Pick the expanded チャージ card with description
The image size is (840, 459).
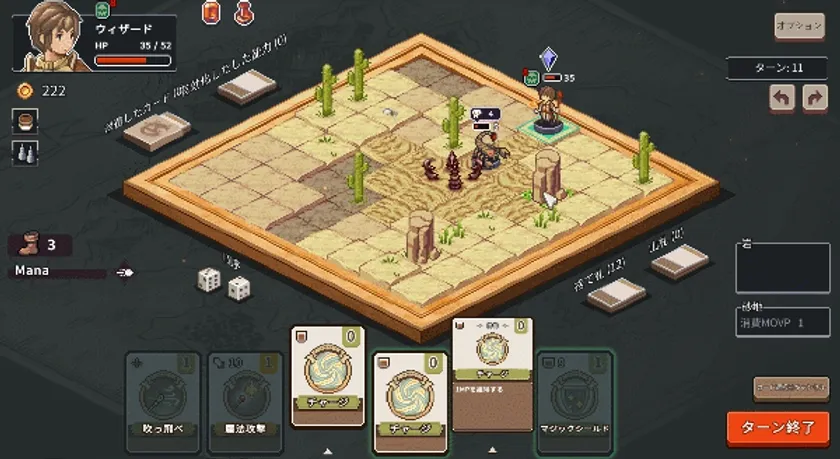click(492, 375)
